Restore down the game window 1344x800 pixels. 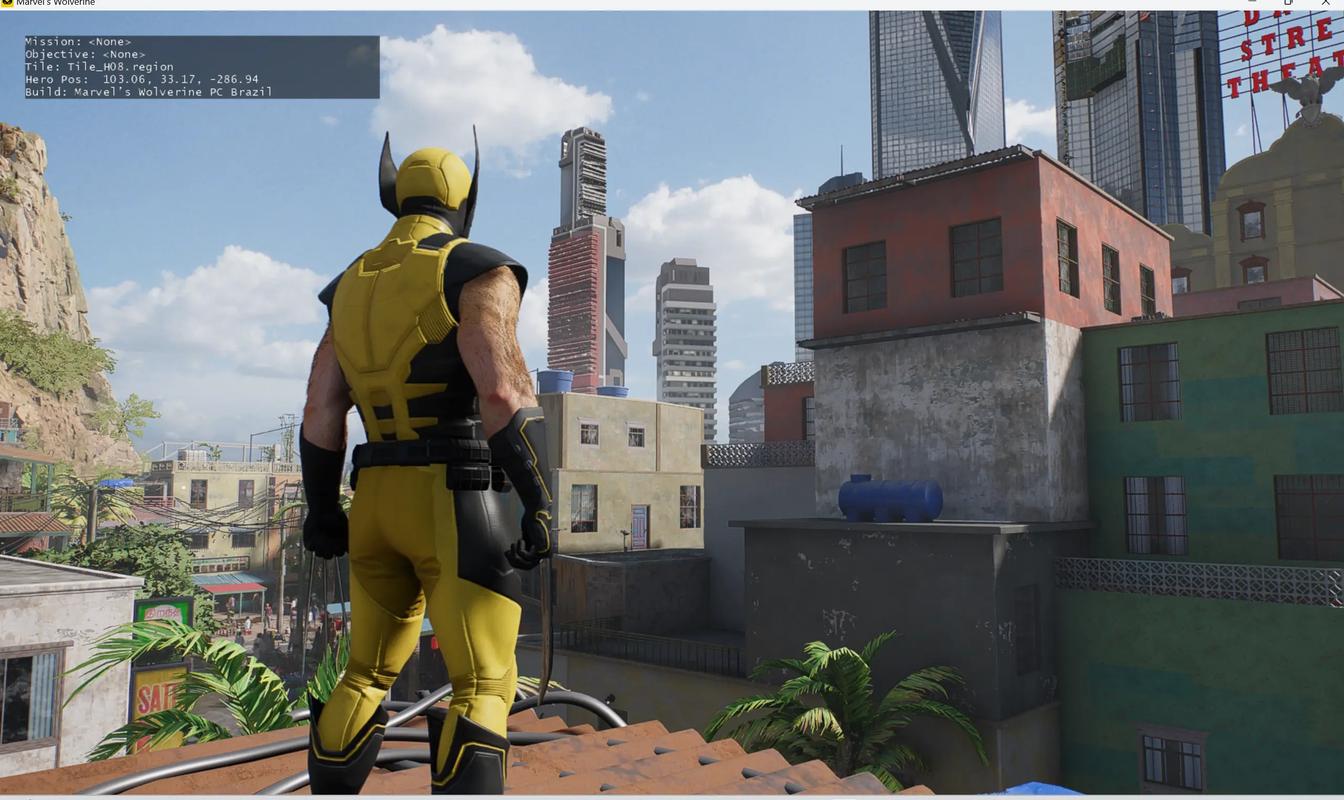pyautogui.click(x=1289, y=3)
